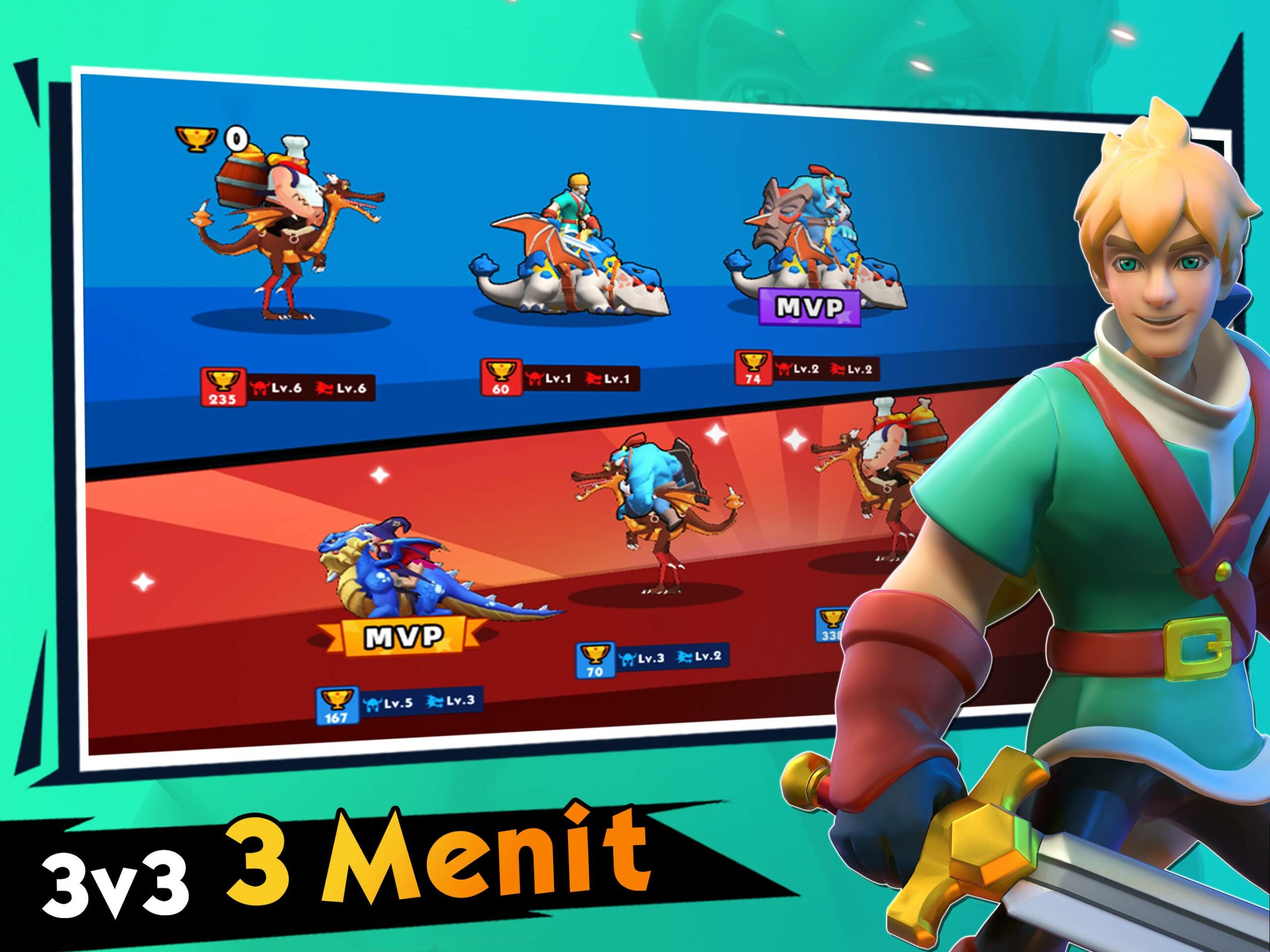Open the player plate showing 74 trophies

[x=807, y=369]
